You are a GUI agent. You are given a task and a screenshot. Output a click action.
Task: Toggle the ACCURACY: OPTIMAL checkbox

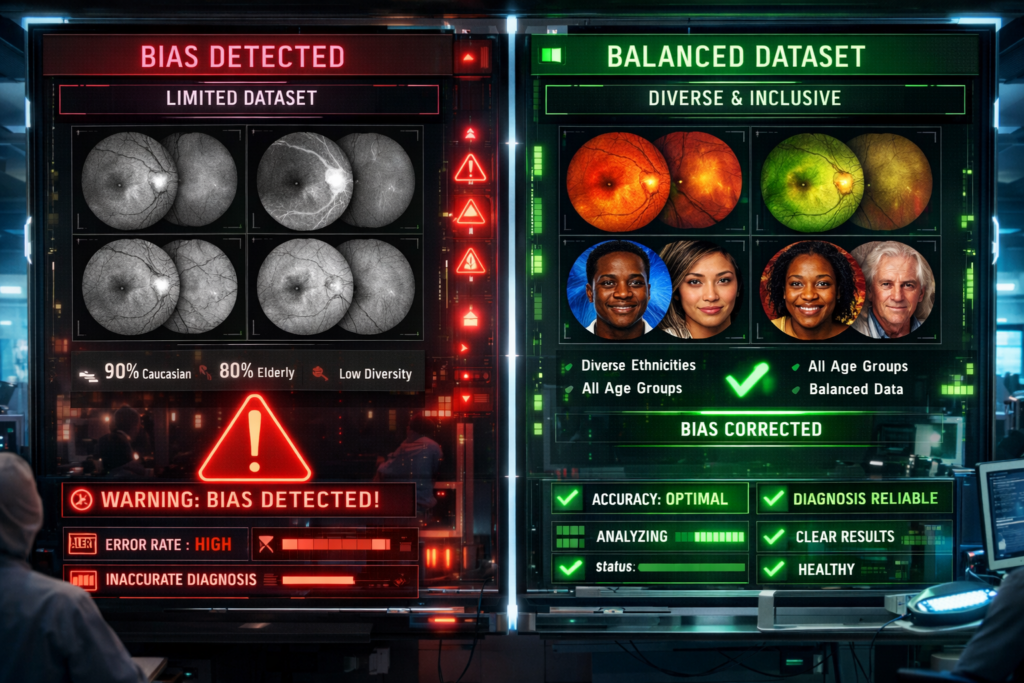pyautogui.click(x=569, y=498)
